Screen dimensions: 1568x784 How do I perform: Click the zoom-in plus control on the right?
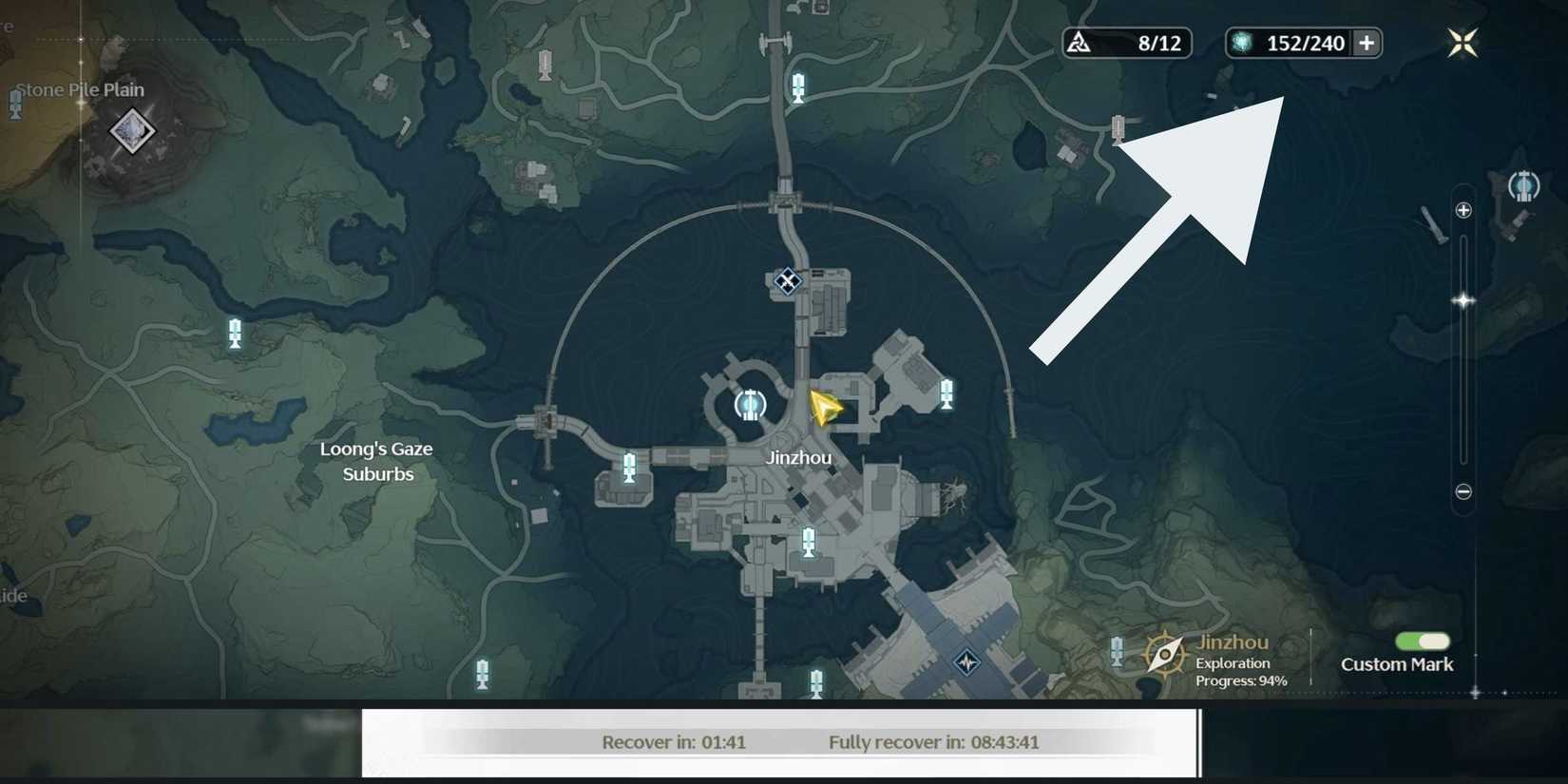coord(1463,210)
